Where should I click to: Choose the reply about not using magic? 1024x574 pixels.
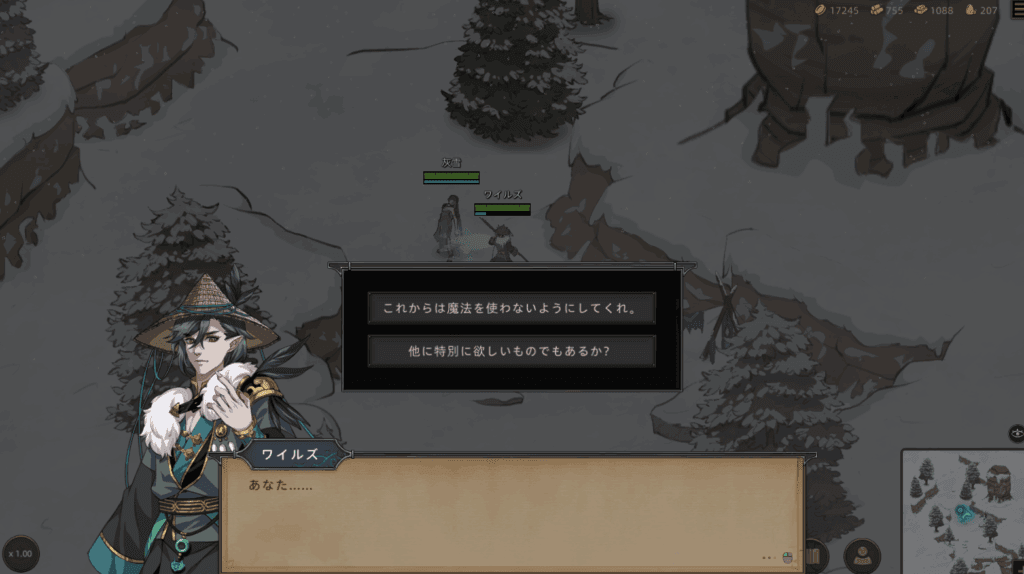tap(511, 308)
